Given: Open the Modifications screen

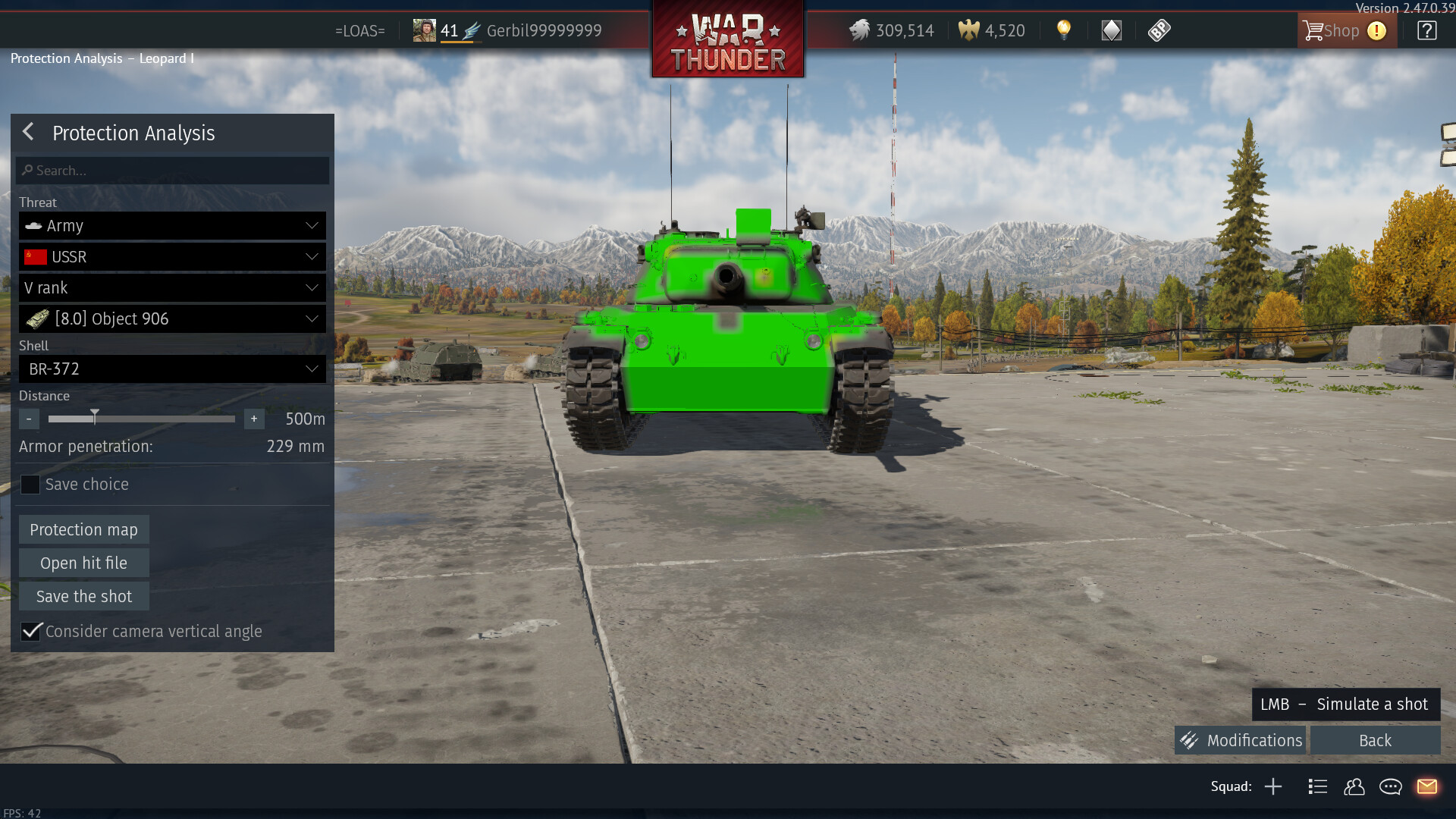Looking at the screenshot, I should coord(1241,741).
